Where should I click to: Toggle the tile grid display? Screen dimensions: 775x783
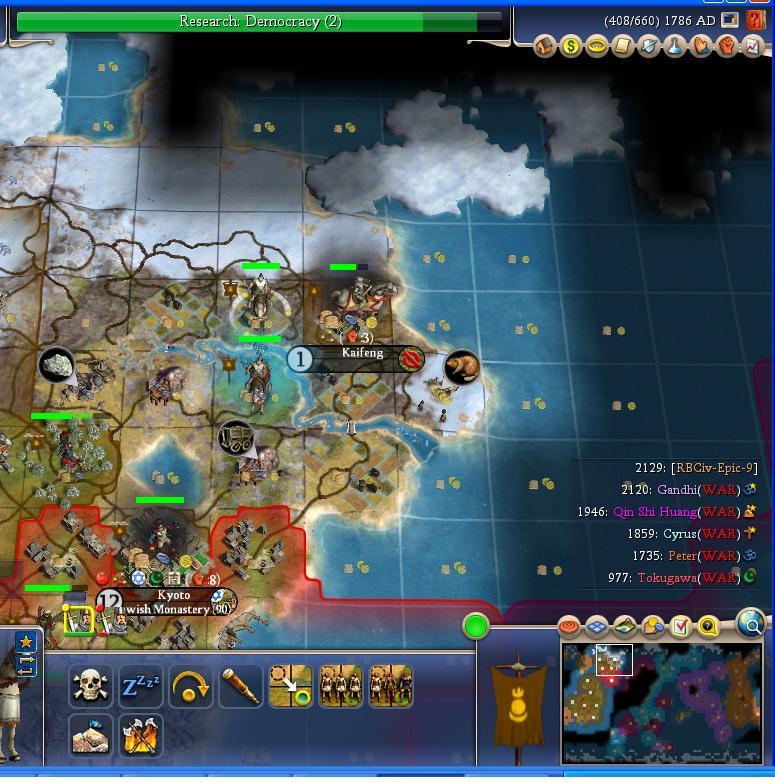[597, 627]
